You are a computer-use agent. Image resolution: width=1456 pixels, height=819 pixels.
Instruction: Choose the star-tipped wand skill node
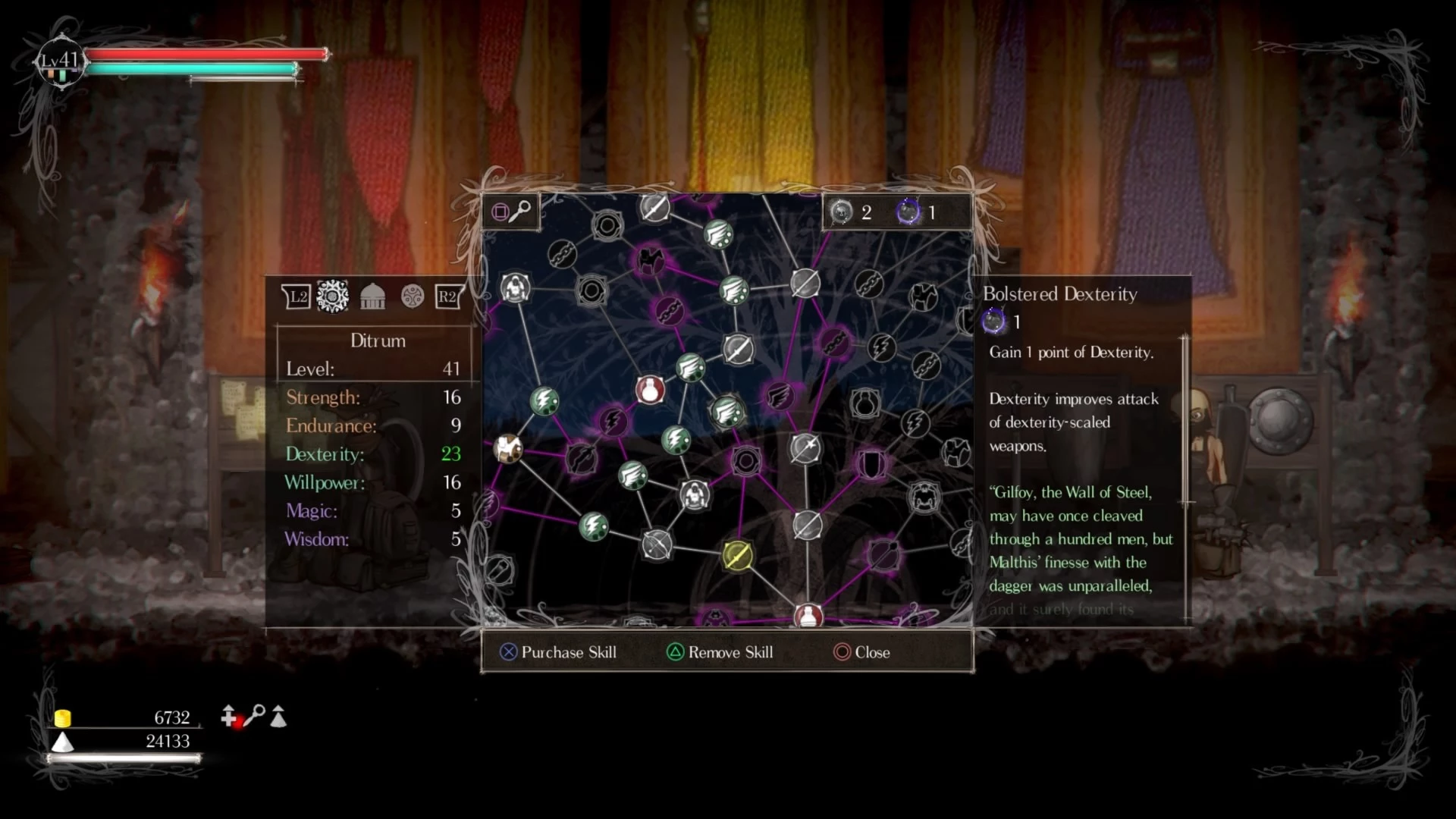pyautogui.click(x=805, y=447)
